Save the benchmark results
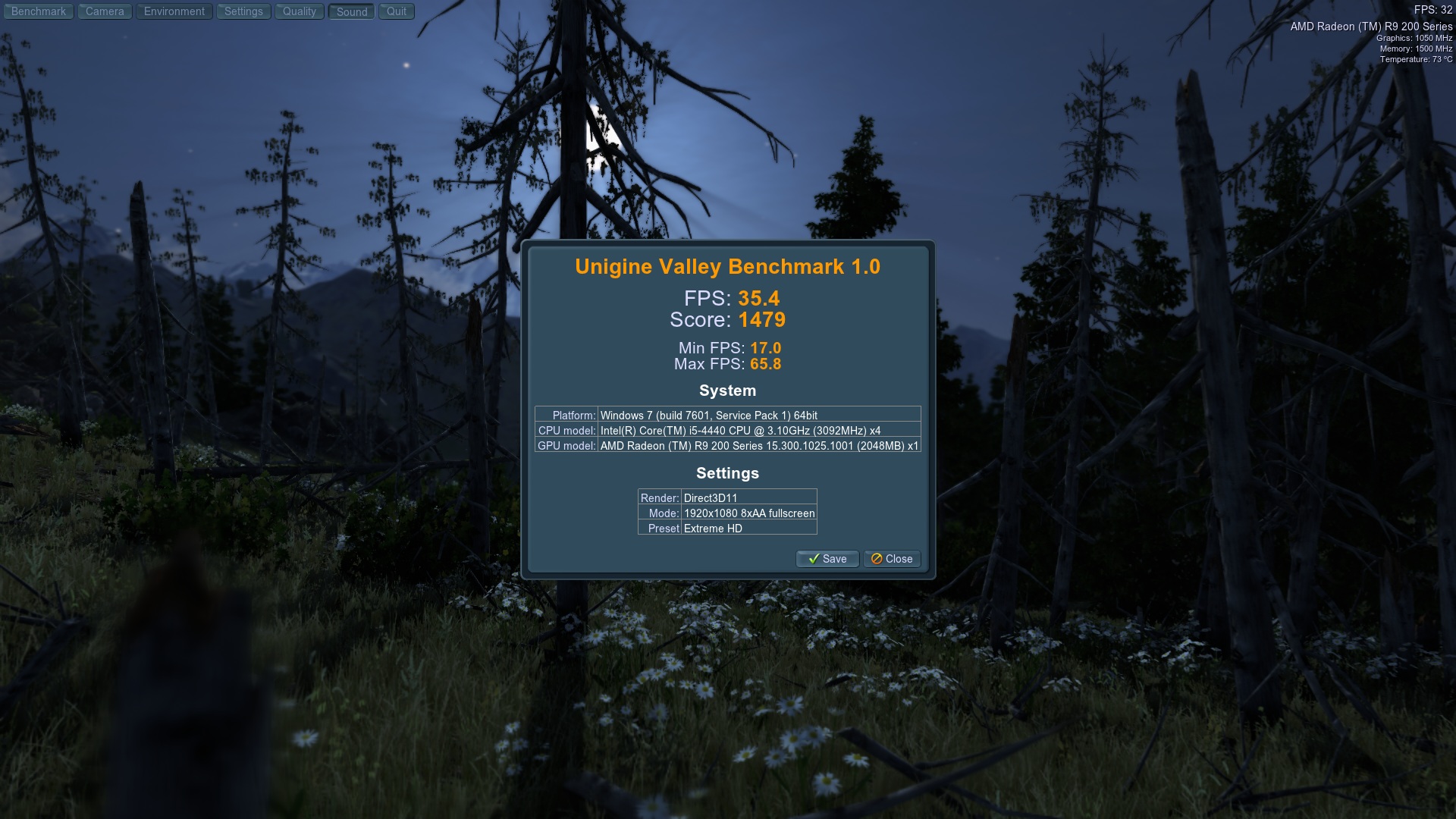The image size is (1456, 819). 827,559
